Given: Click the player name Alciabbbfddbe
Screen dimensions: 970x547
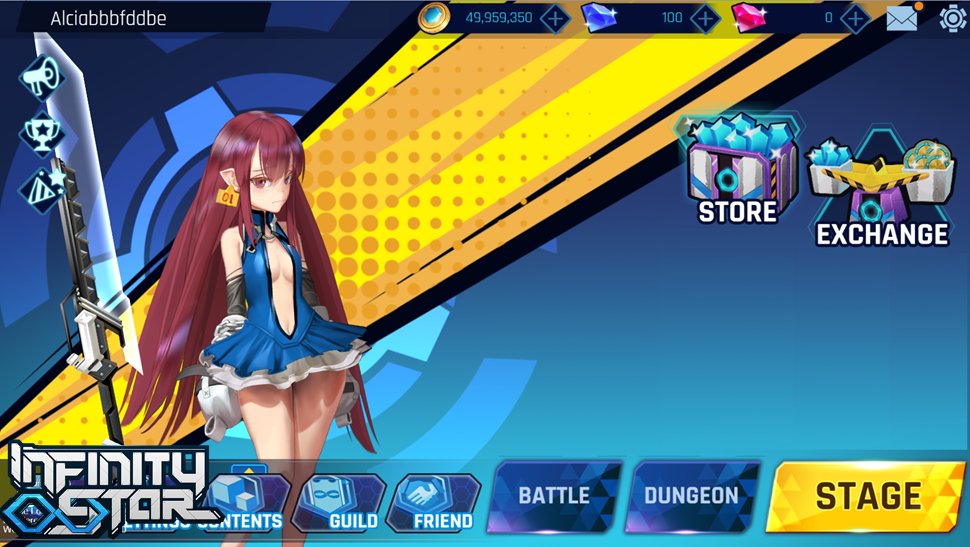Looking at the screenshot, I should (x=109, y=18).
